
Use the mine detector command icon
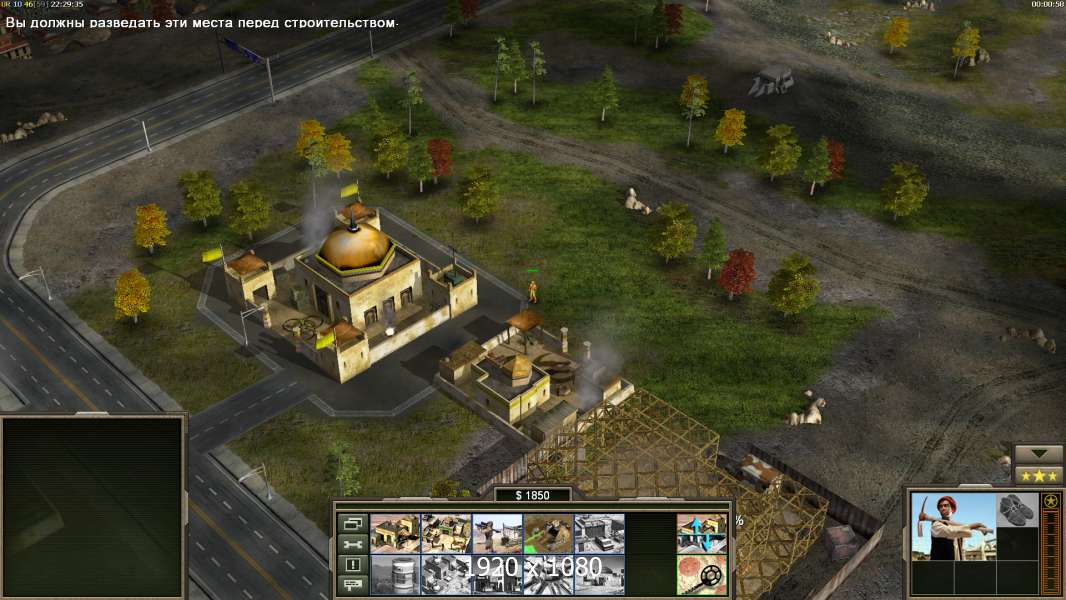click(701, 574)
